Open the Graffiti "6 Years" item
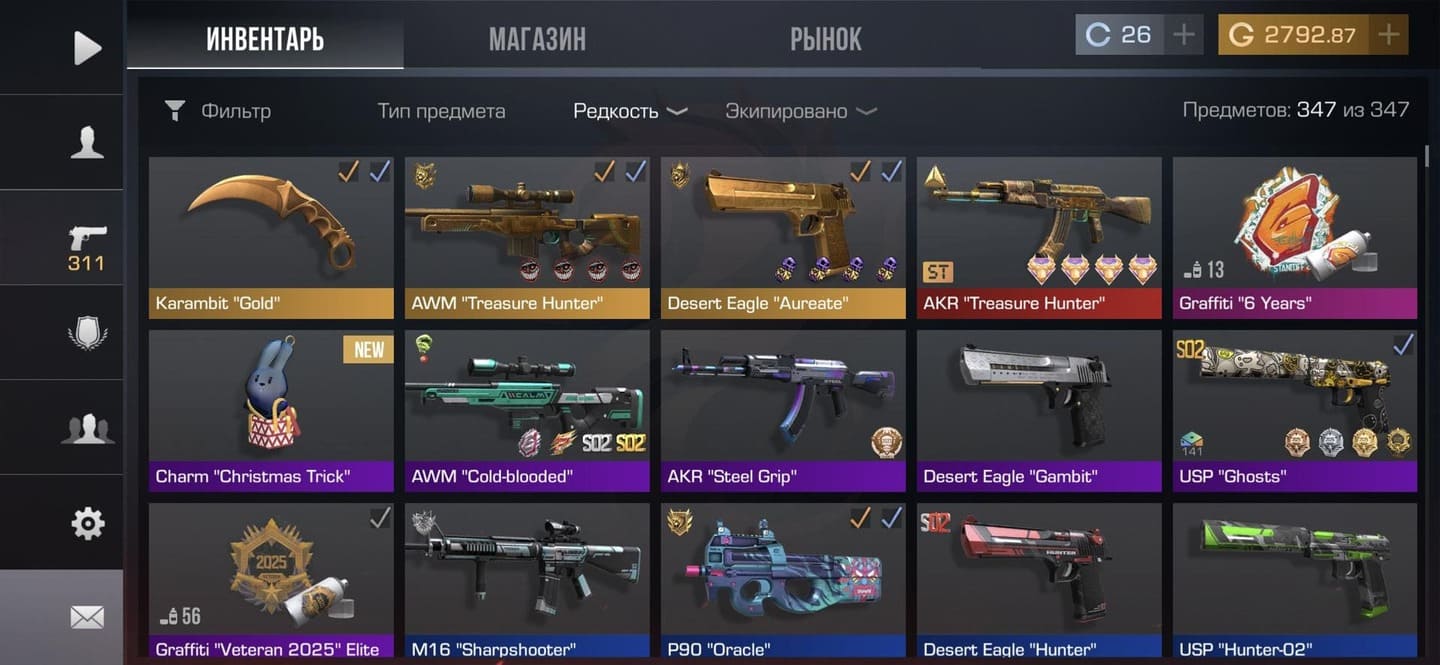 [x=1295, y=236]
